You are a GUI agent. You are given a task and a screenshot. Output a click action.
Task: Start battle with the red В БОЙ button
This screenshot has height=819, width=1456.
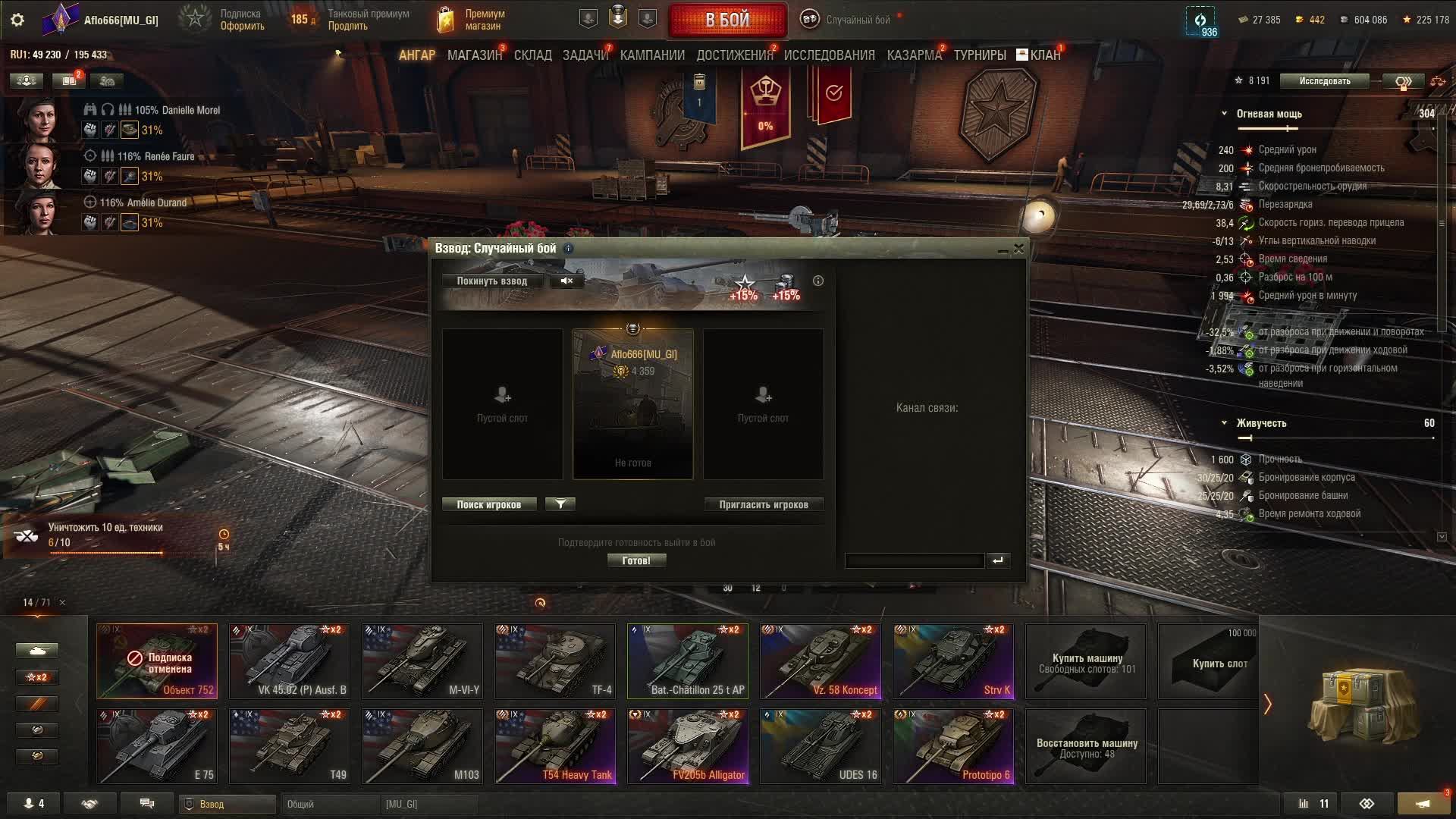[x=727, y=20]
